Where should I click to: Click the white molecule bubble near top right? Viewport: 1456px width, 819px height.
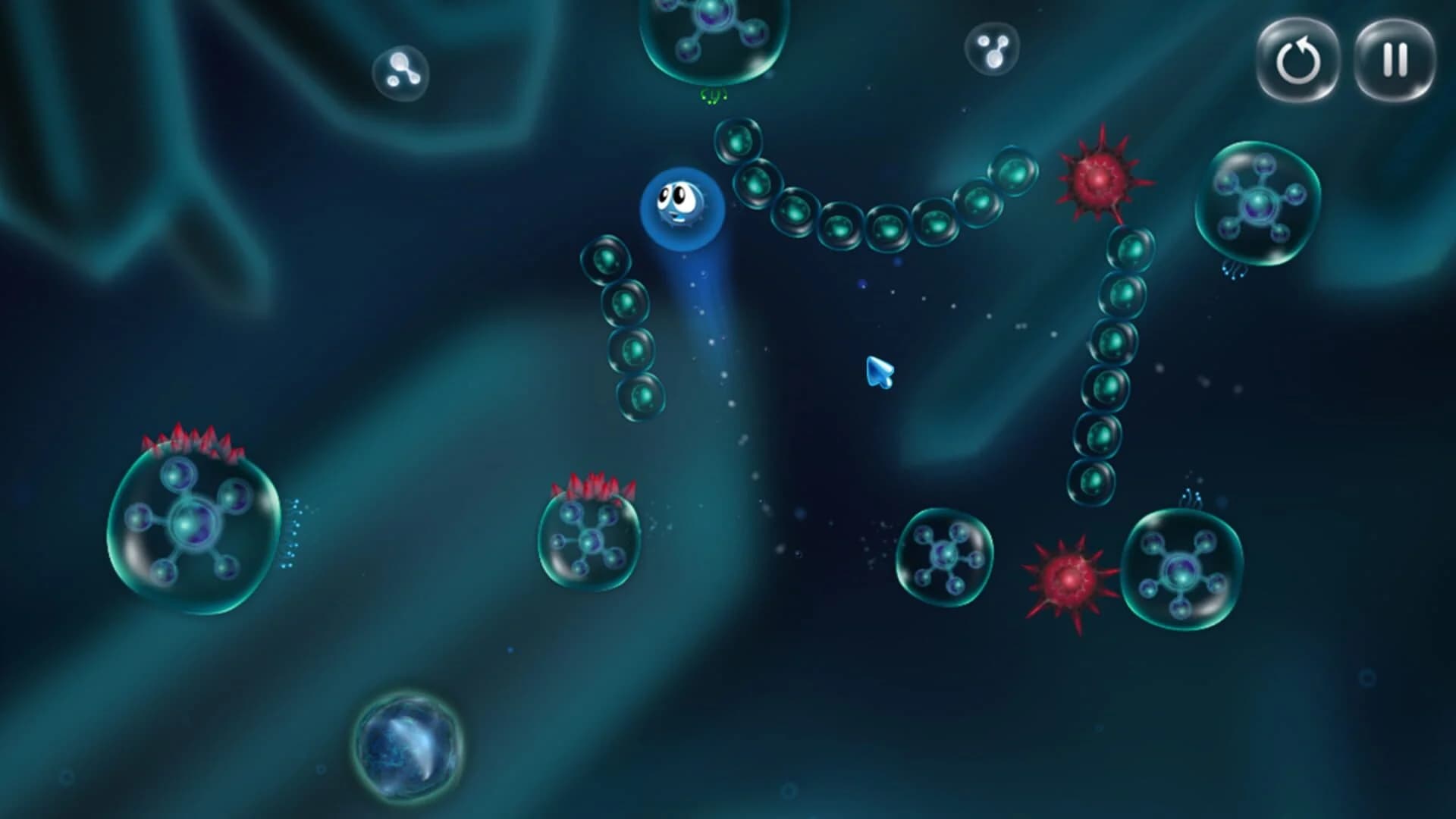click(991, 49)
